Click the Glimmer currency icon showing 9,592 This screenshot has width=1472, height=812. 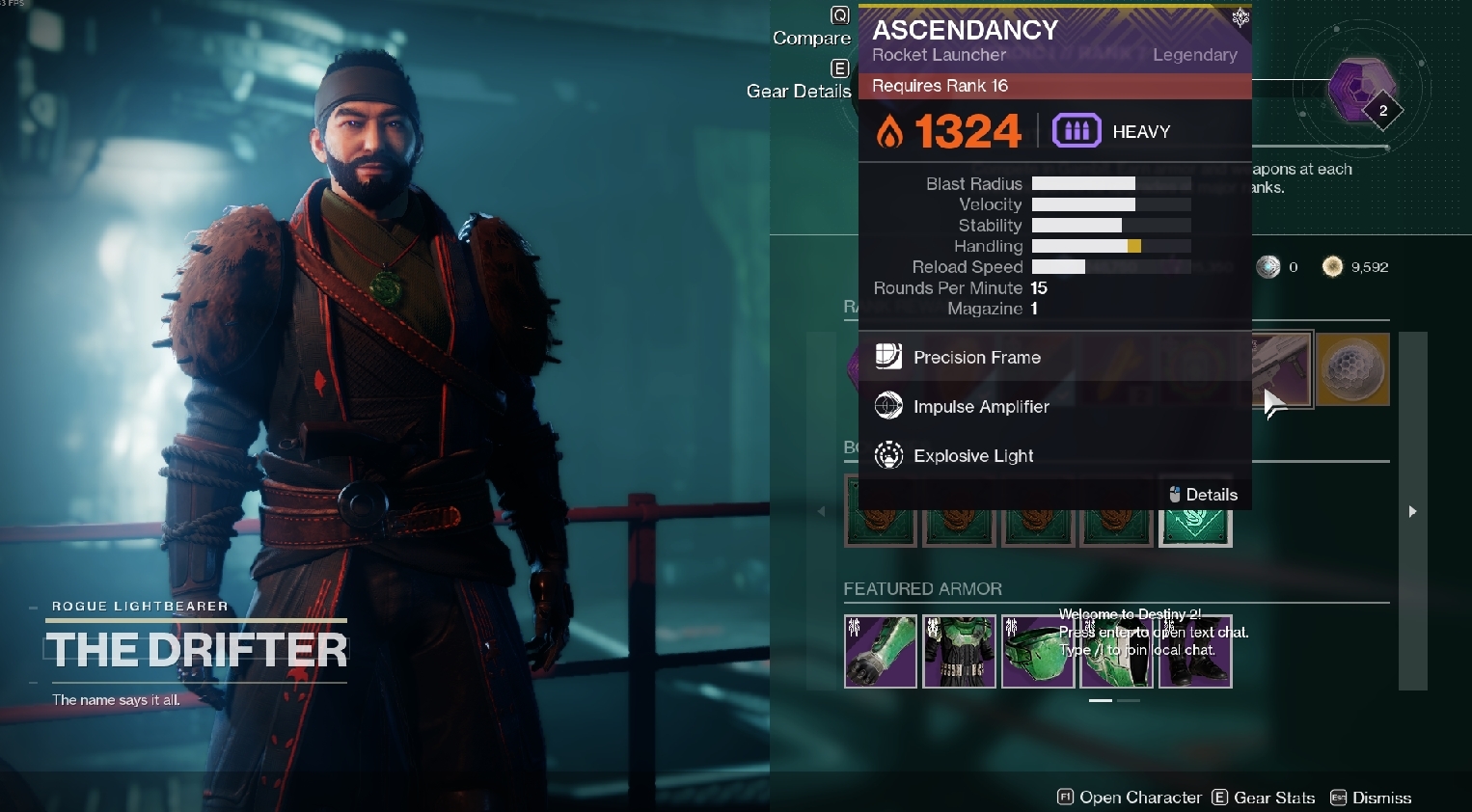click(1333, 266)
